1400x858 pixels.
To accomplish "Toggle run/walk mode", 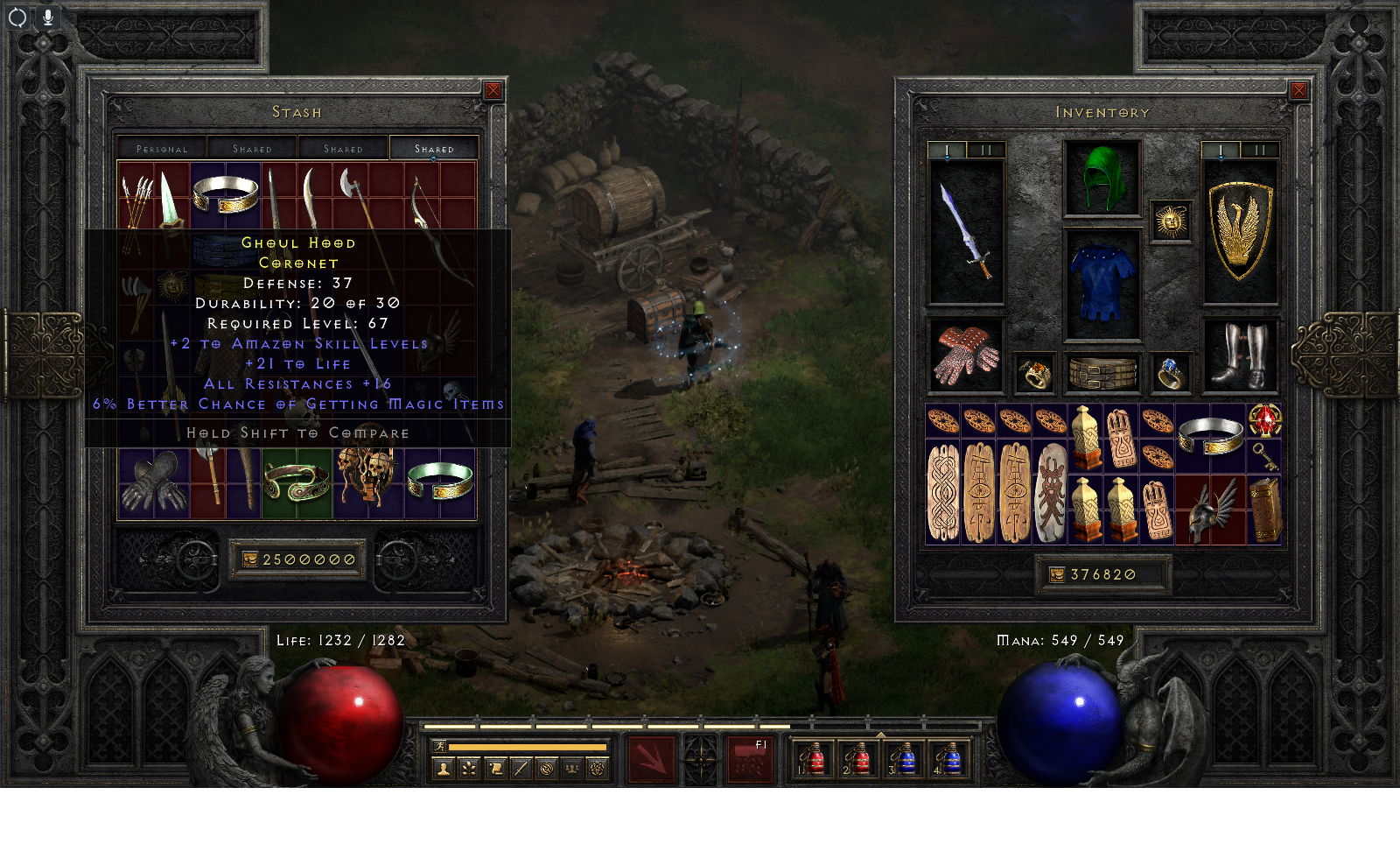I will tap(440, 746).
